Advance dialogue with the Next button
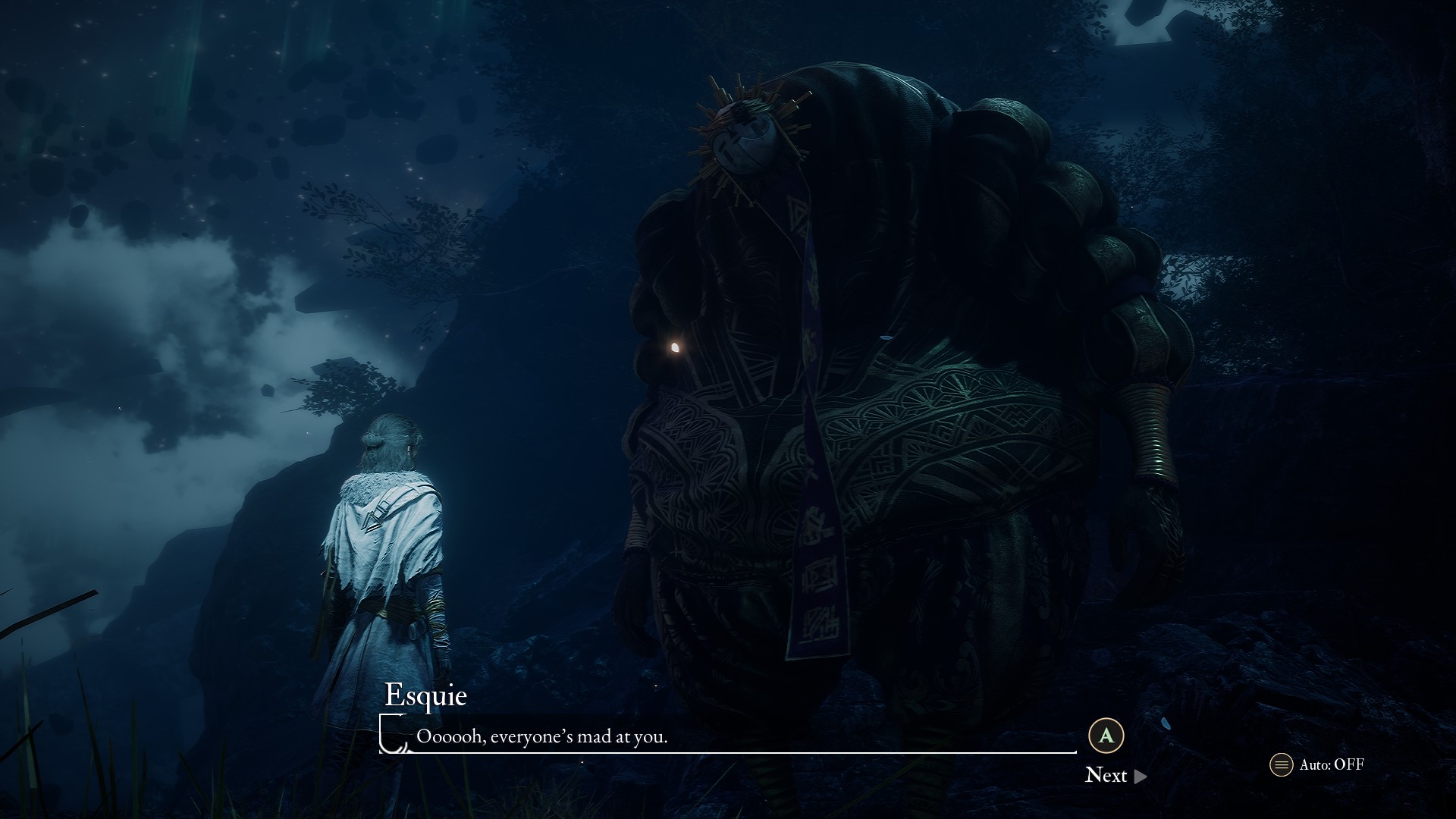 (1115, 775)
